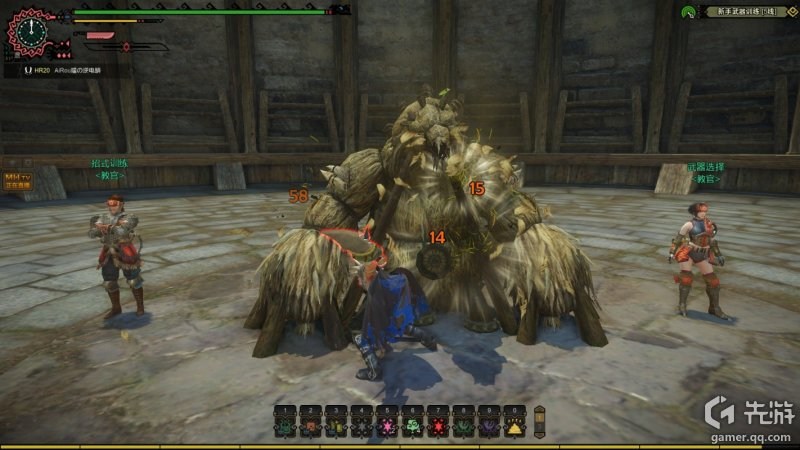Use the green clover item in hotbar slot 6
800x450 pixels.
tap(412, 426)
